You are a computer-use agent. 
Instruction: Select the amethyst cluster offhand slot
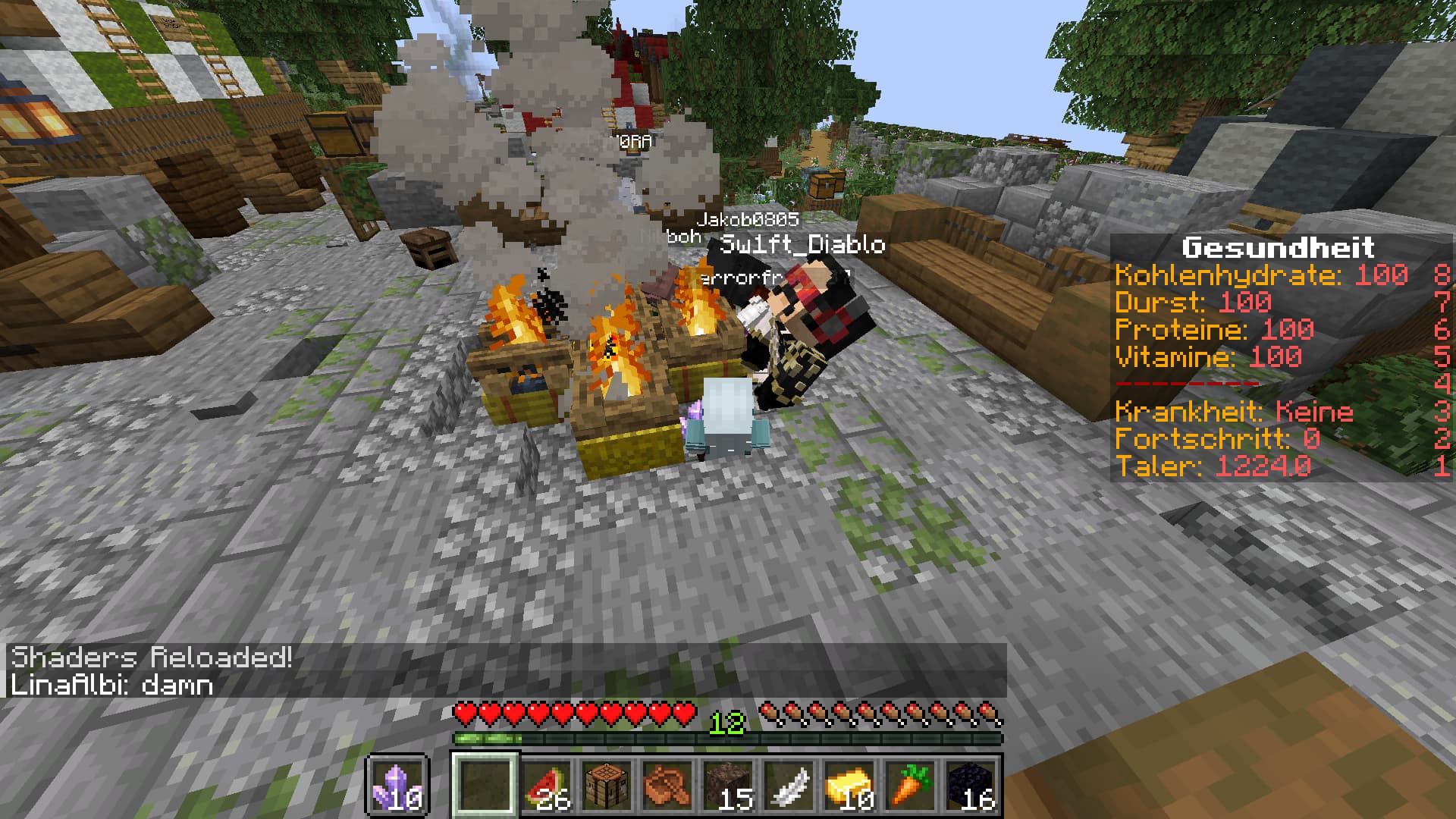click(x=398, y=786)
